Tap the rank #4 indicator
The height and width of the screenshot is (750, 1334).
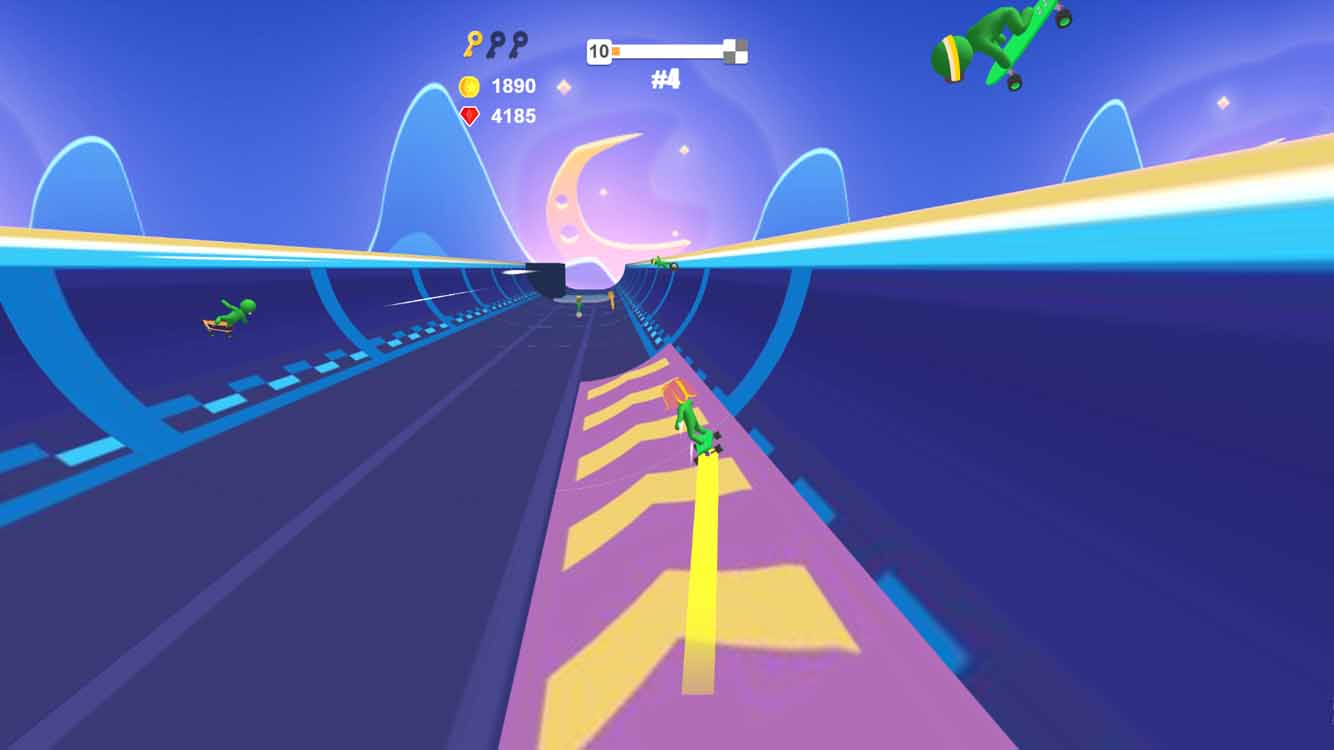[x=665, y=80]
